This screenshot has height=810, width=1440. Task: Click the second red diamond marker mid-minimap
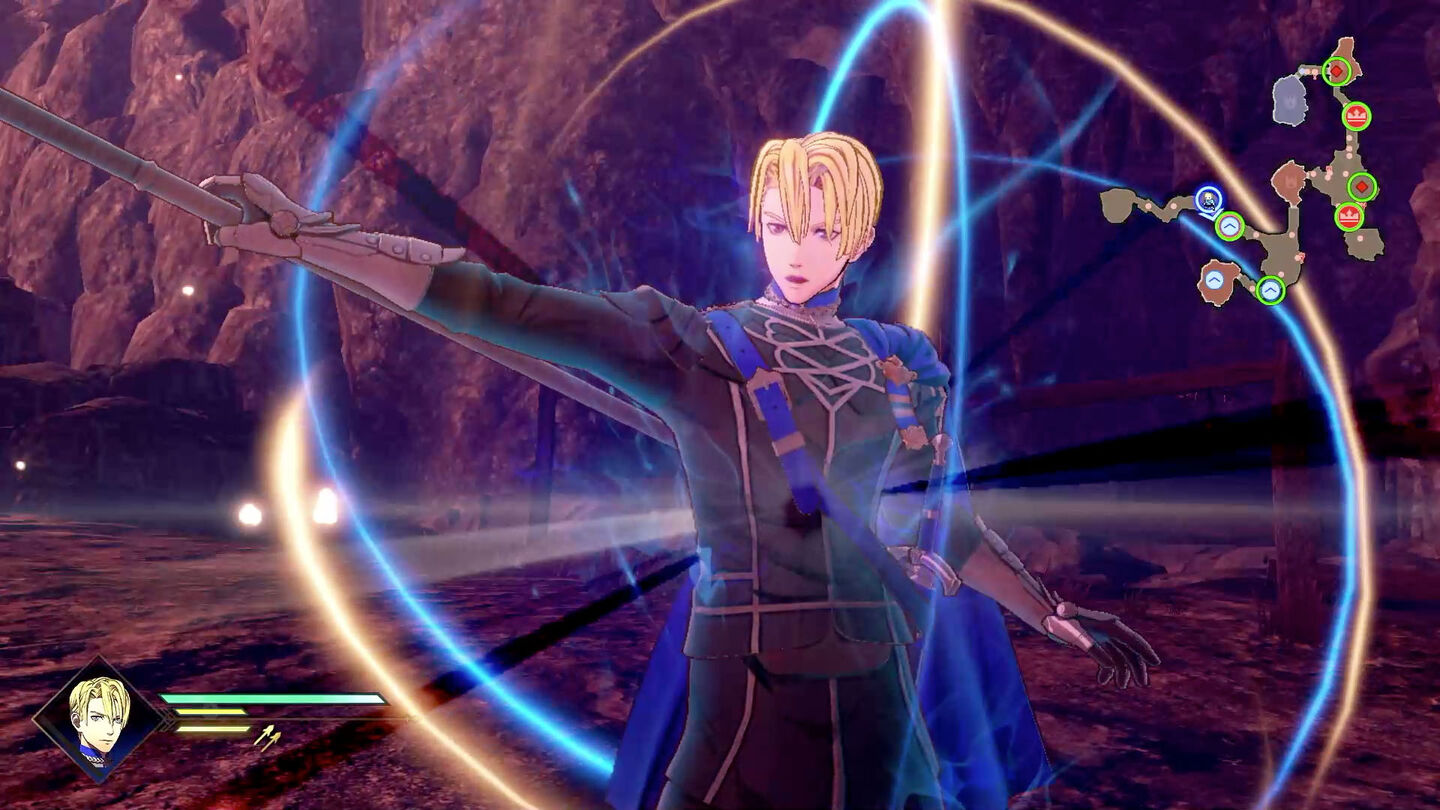coord(1361,186)
